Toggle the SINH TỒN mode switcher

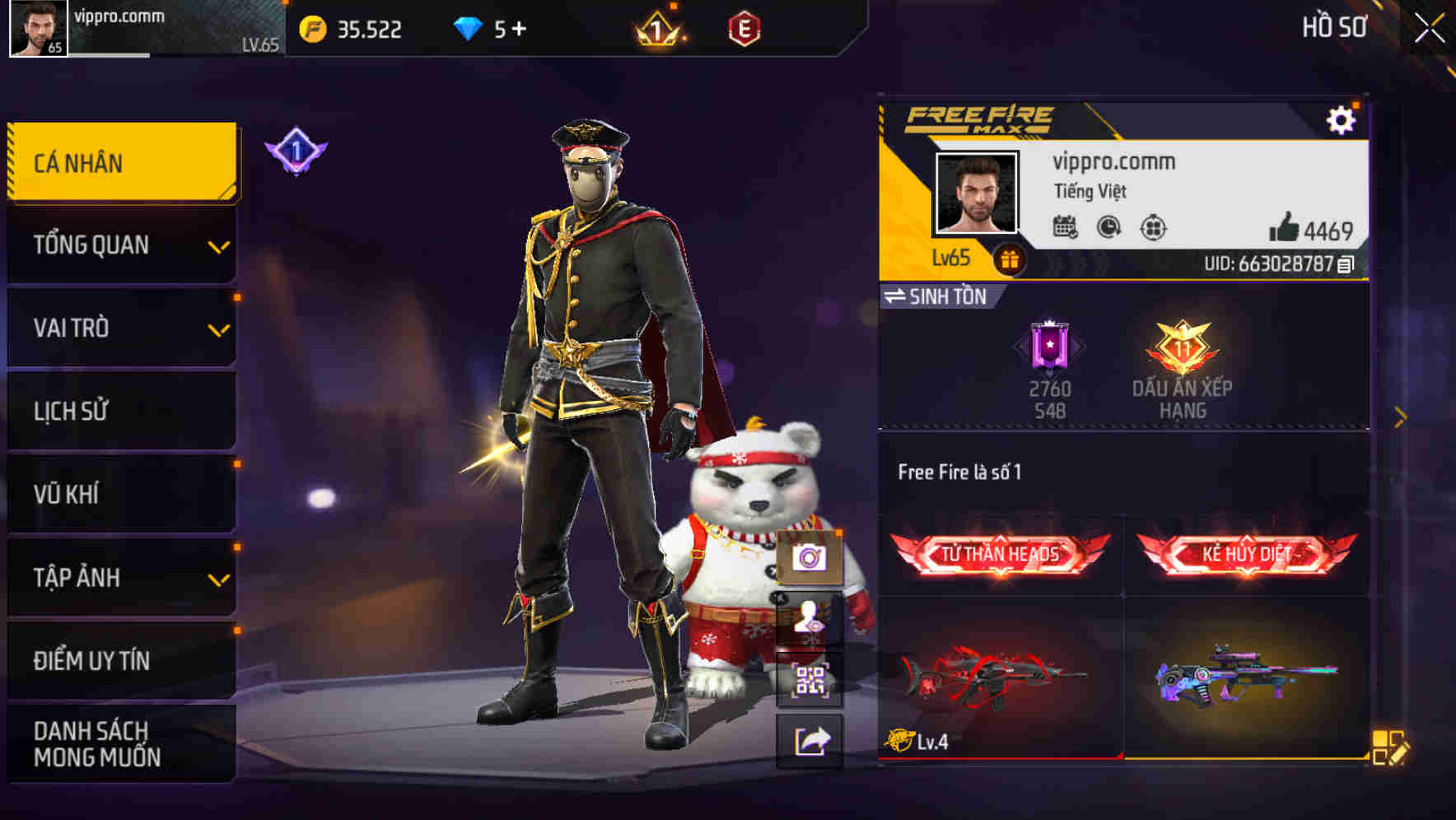[x=939, y=297]
